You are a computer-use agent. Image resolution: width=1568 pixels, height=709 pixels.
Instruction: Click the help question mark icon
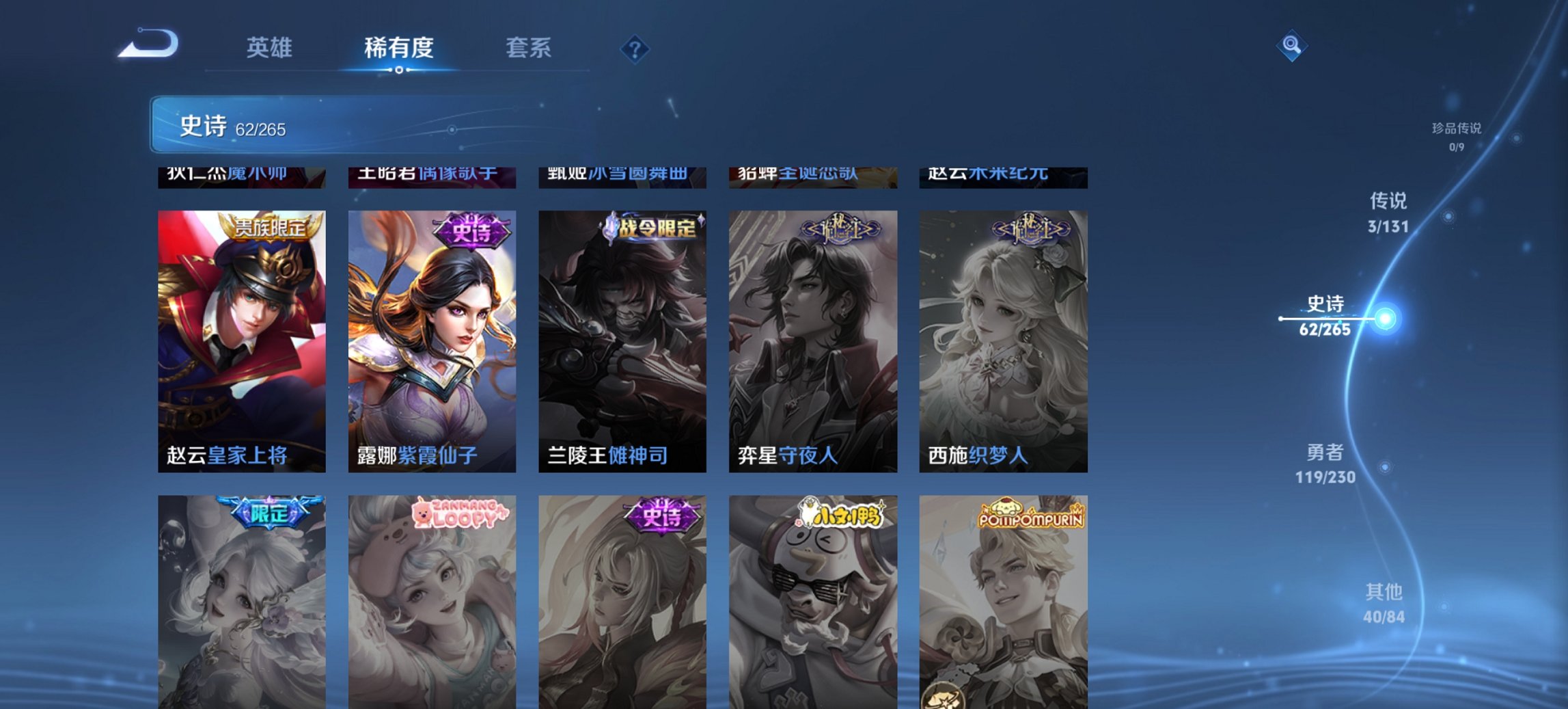[633, 48]
